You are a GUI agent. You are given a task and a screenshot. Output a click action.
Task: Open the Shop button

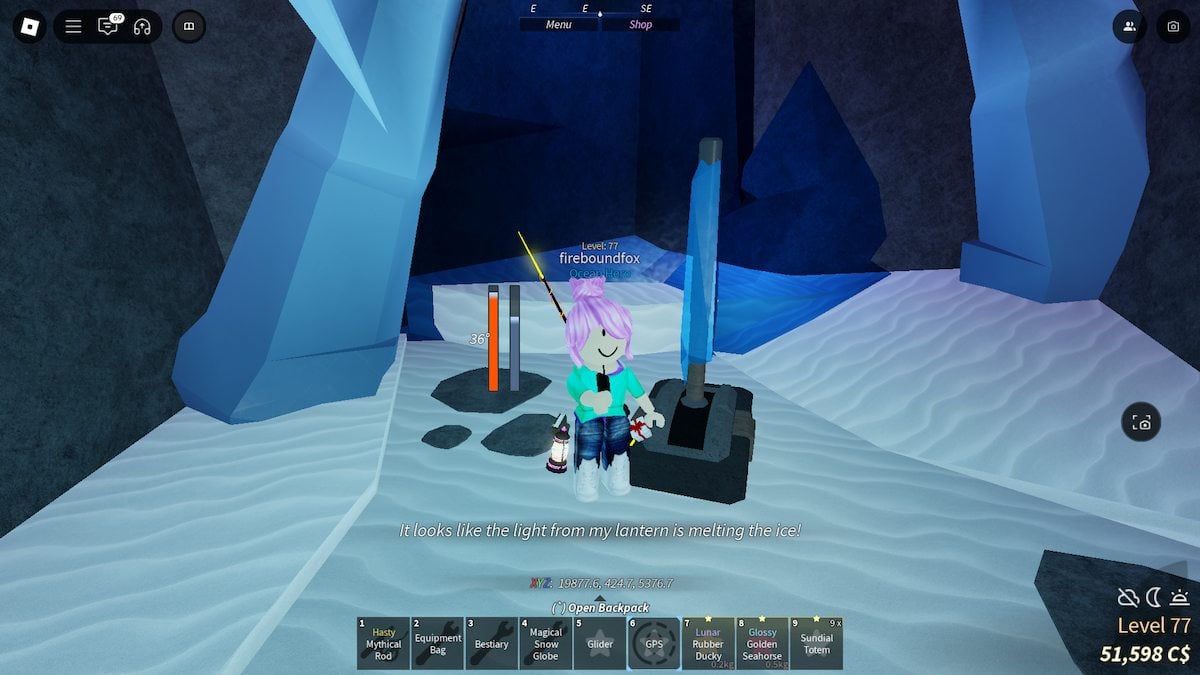pos(640,25)
